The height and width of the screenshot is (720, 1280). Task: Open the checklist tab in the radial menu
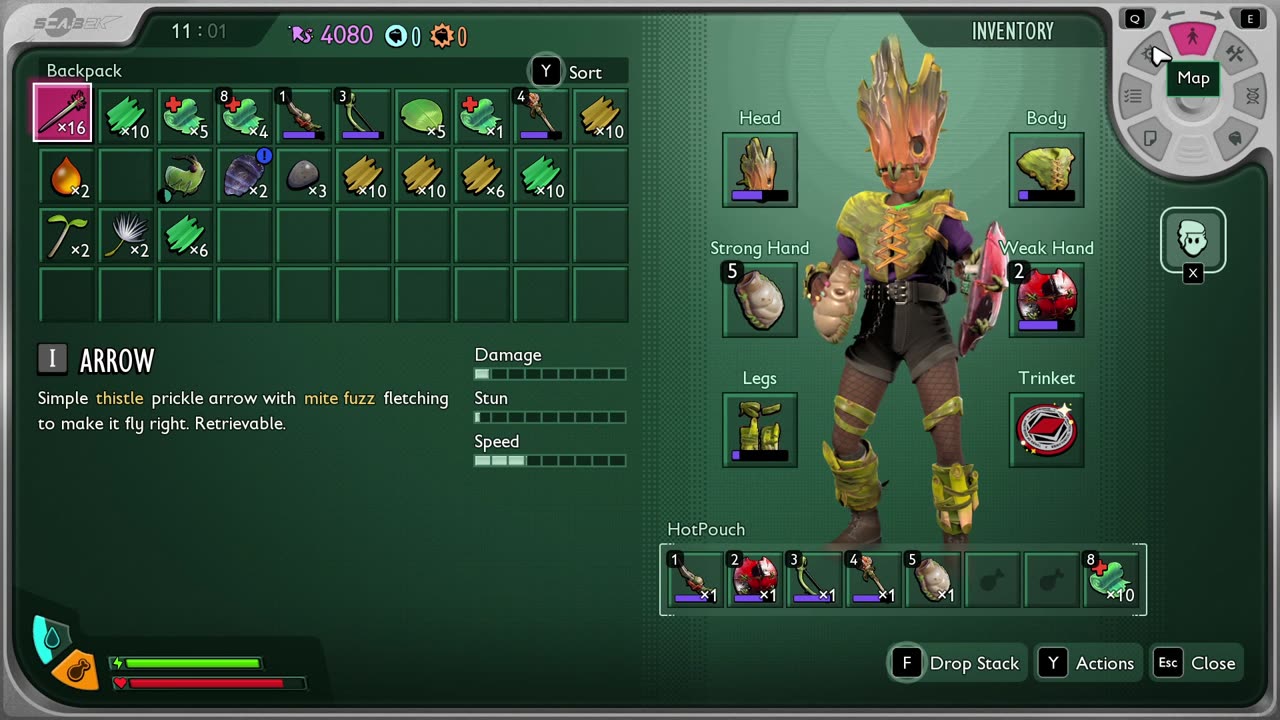1133,96
